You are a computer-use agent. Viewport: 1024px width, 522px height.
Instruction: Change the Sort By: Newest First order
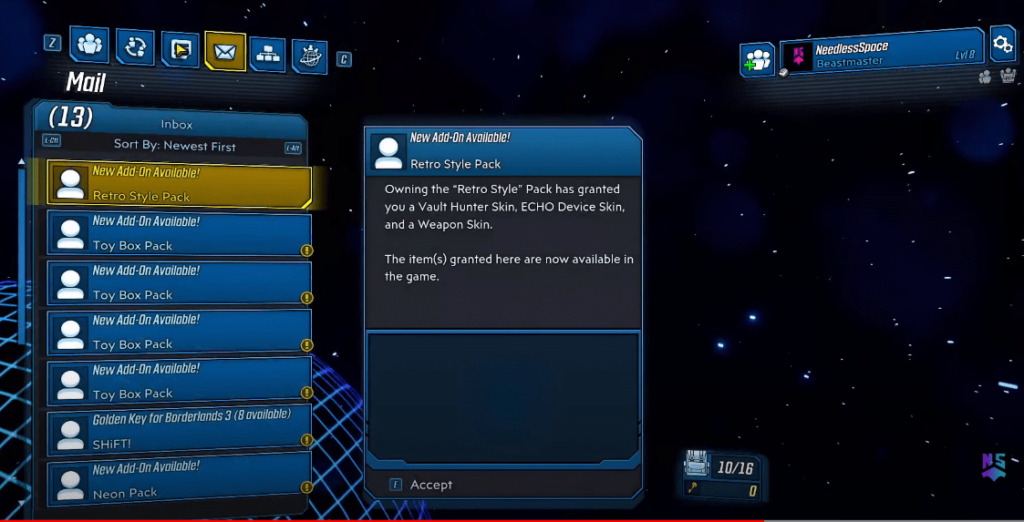pos(174,145)
